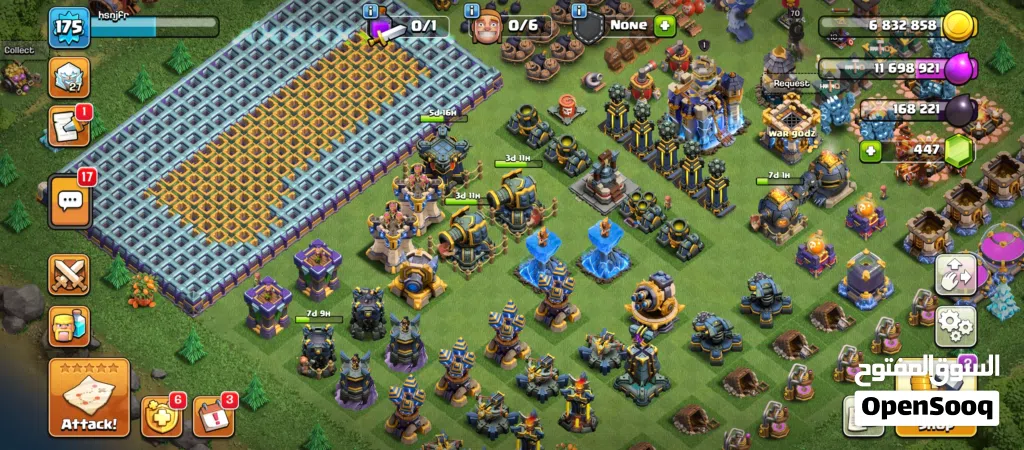This screenshot has width=1024, height=450.
Task: Show laboratory info beside 0/1 counter
Action: coord(374,10)
